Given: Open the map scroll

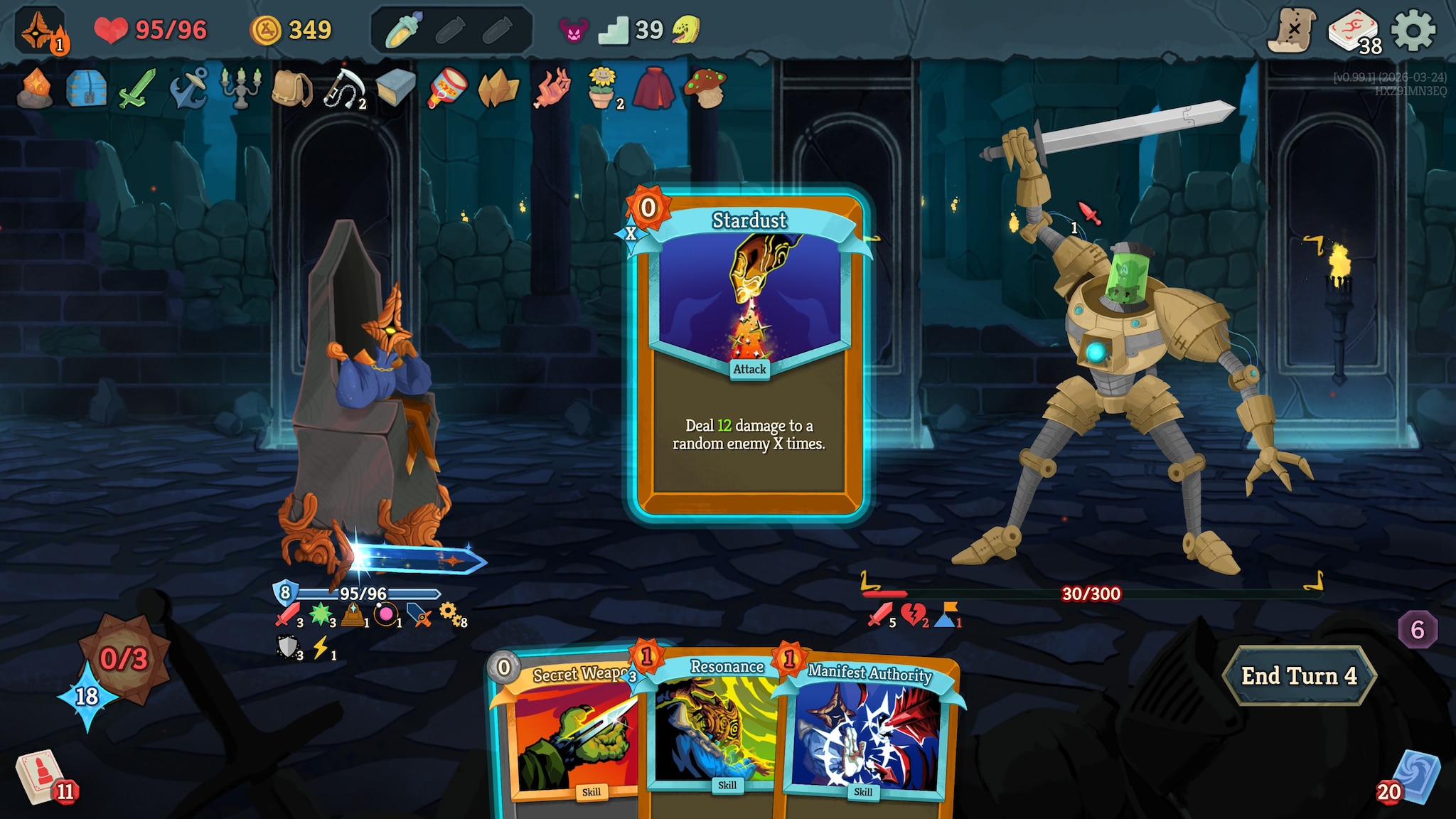Looking at the screenshot, I should pos(1291,31).
